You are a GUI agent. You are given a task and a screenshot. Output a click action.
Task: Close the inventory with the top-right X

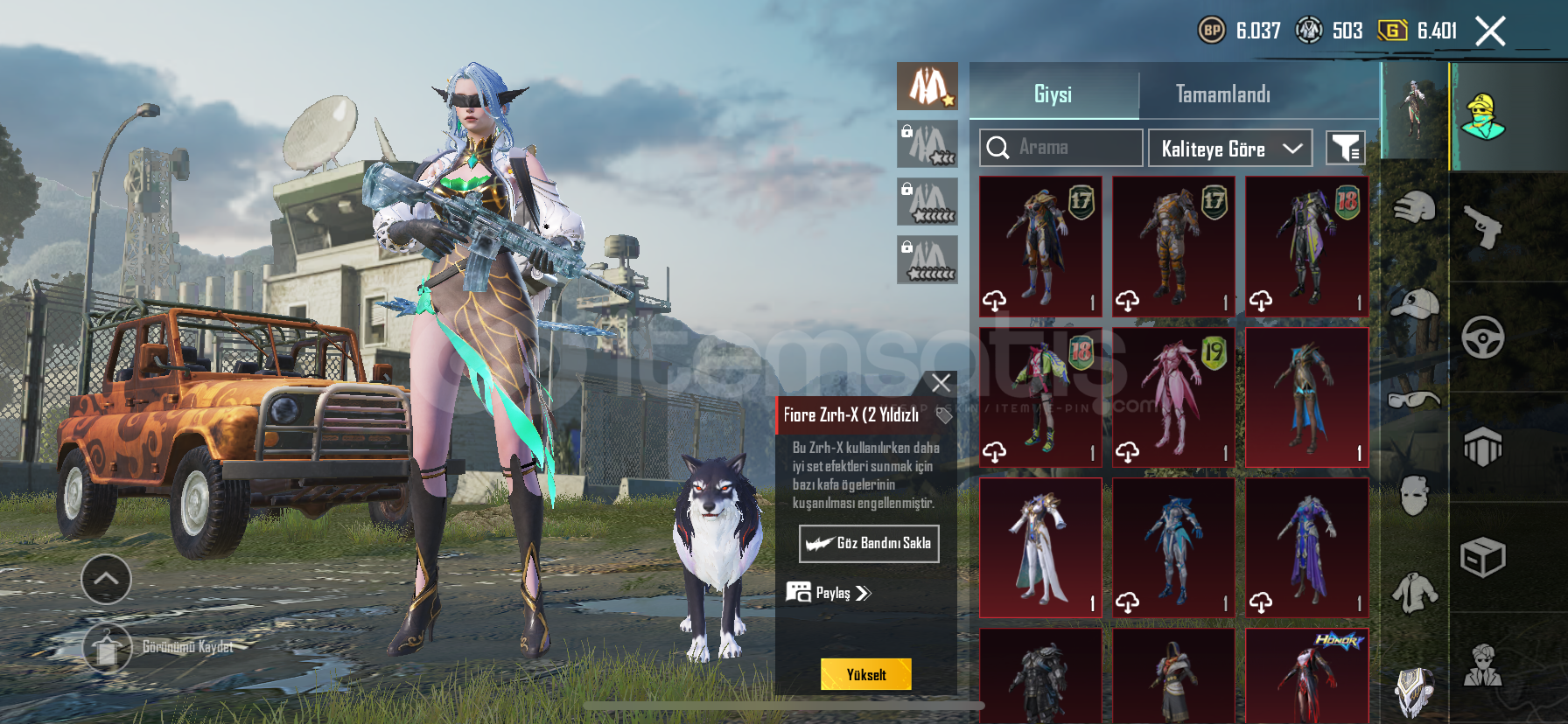[x=1490, y=31]
